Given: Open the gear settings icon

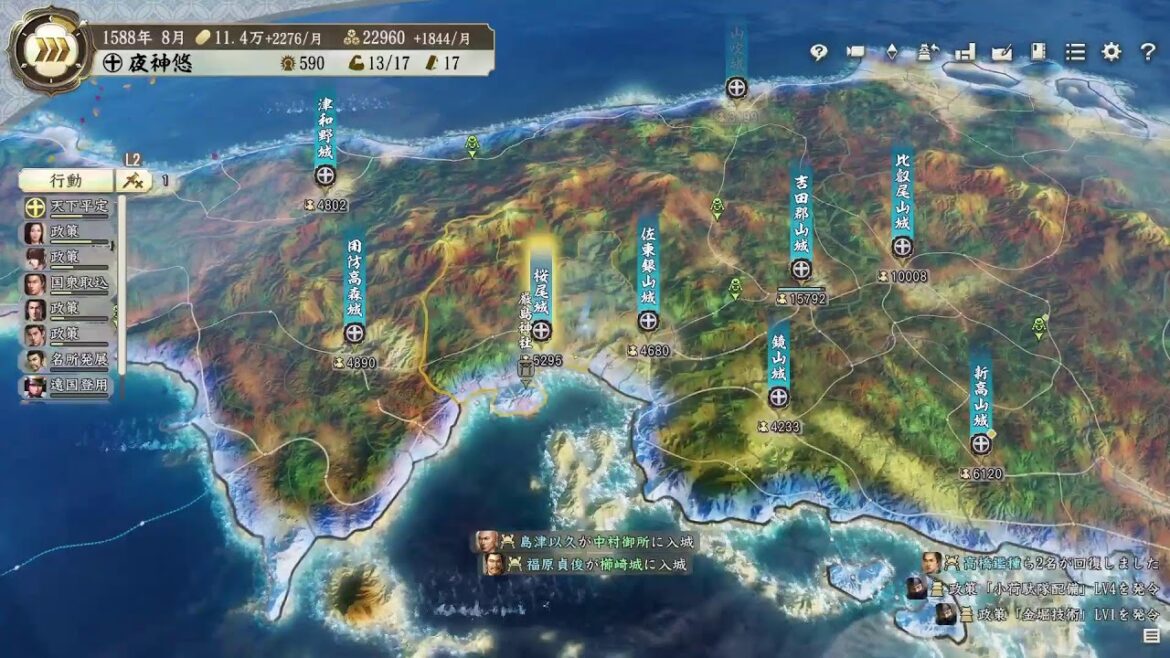Looking at the screenshot, I should 1111,53.
